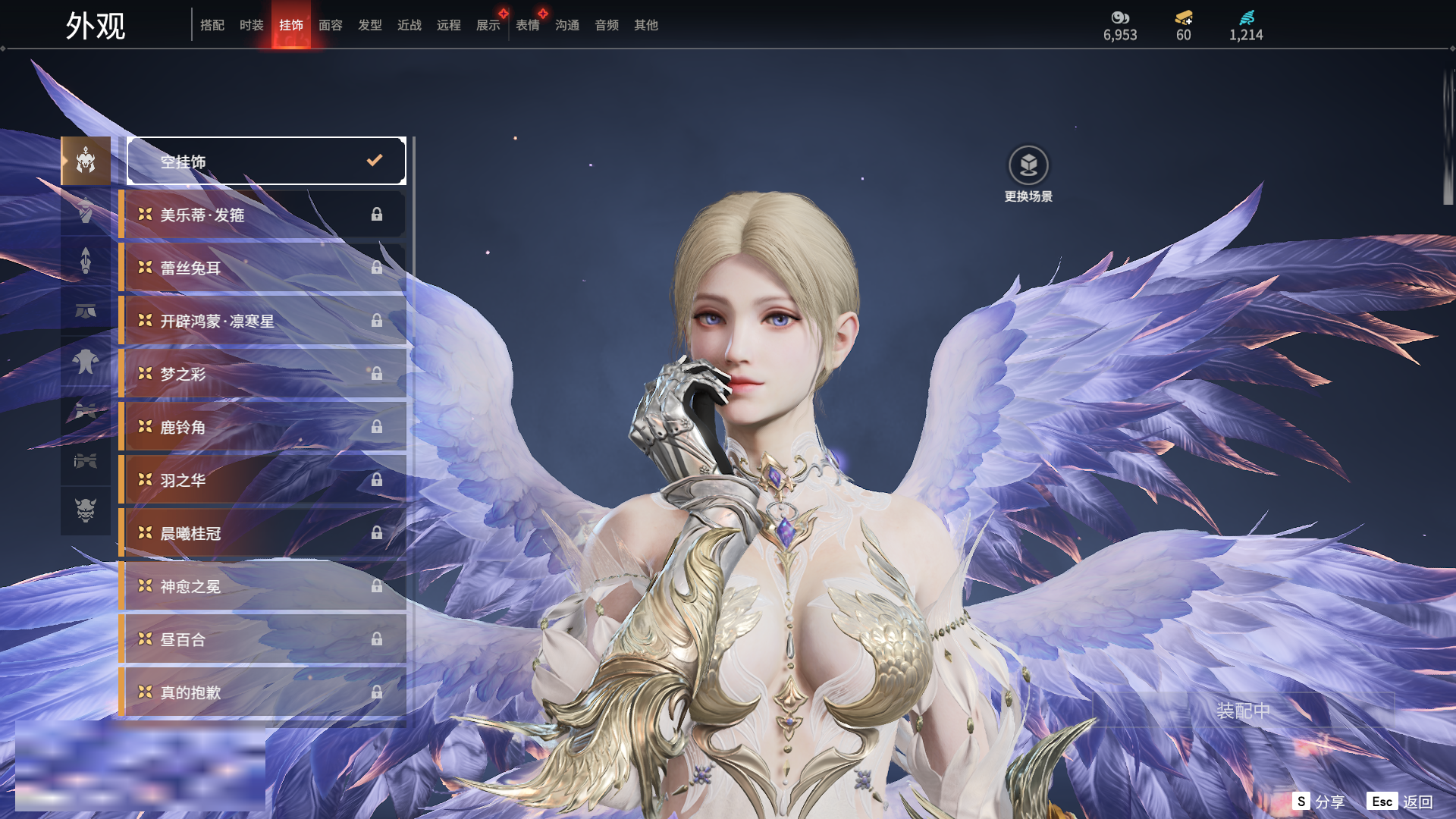
Task: Switch to the 发型 tab
Action: point(369,25)
